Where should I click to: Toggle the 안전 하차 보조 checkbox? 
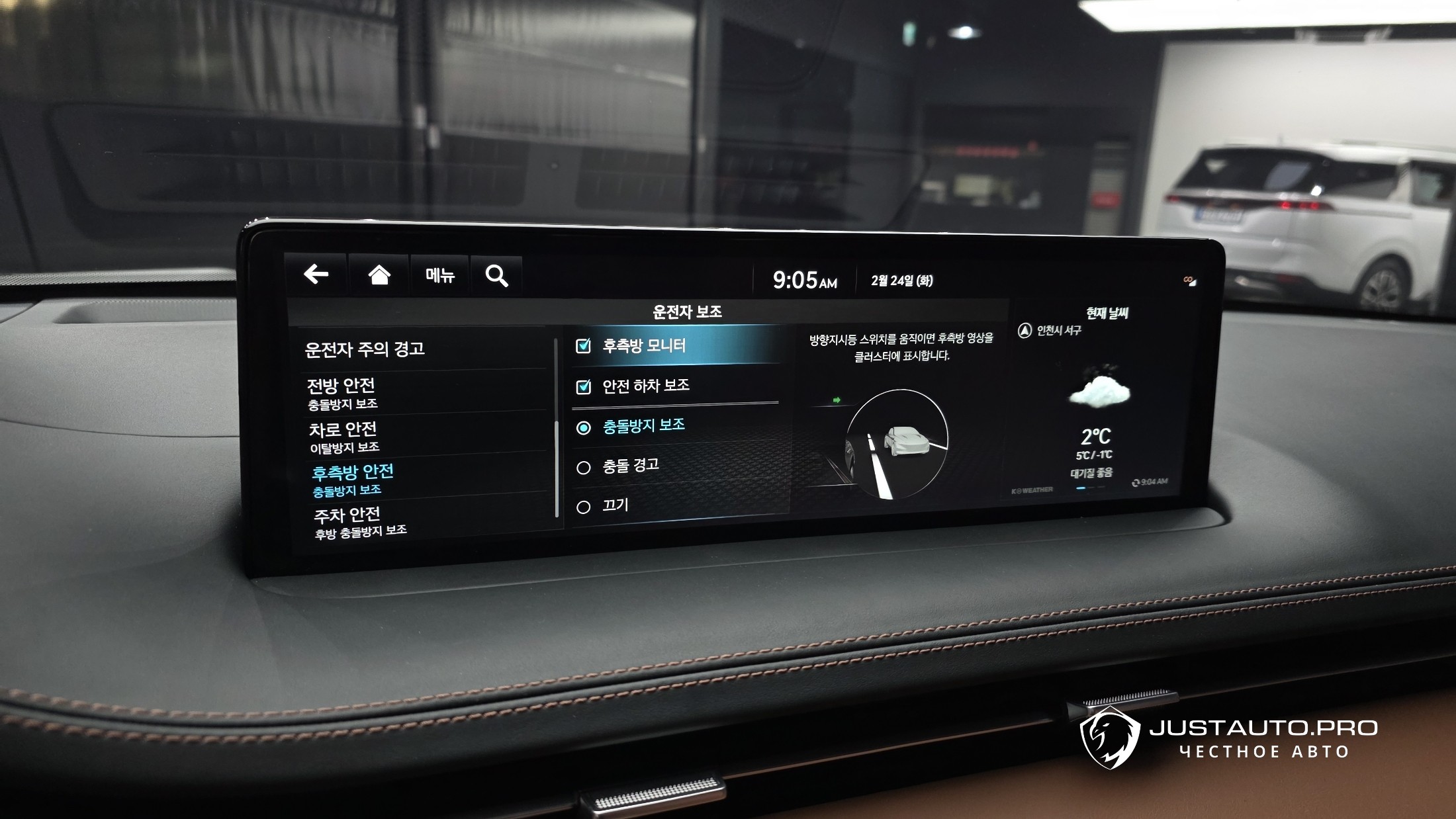[583, 386]
